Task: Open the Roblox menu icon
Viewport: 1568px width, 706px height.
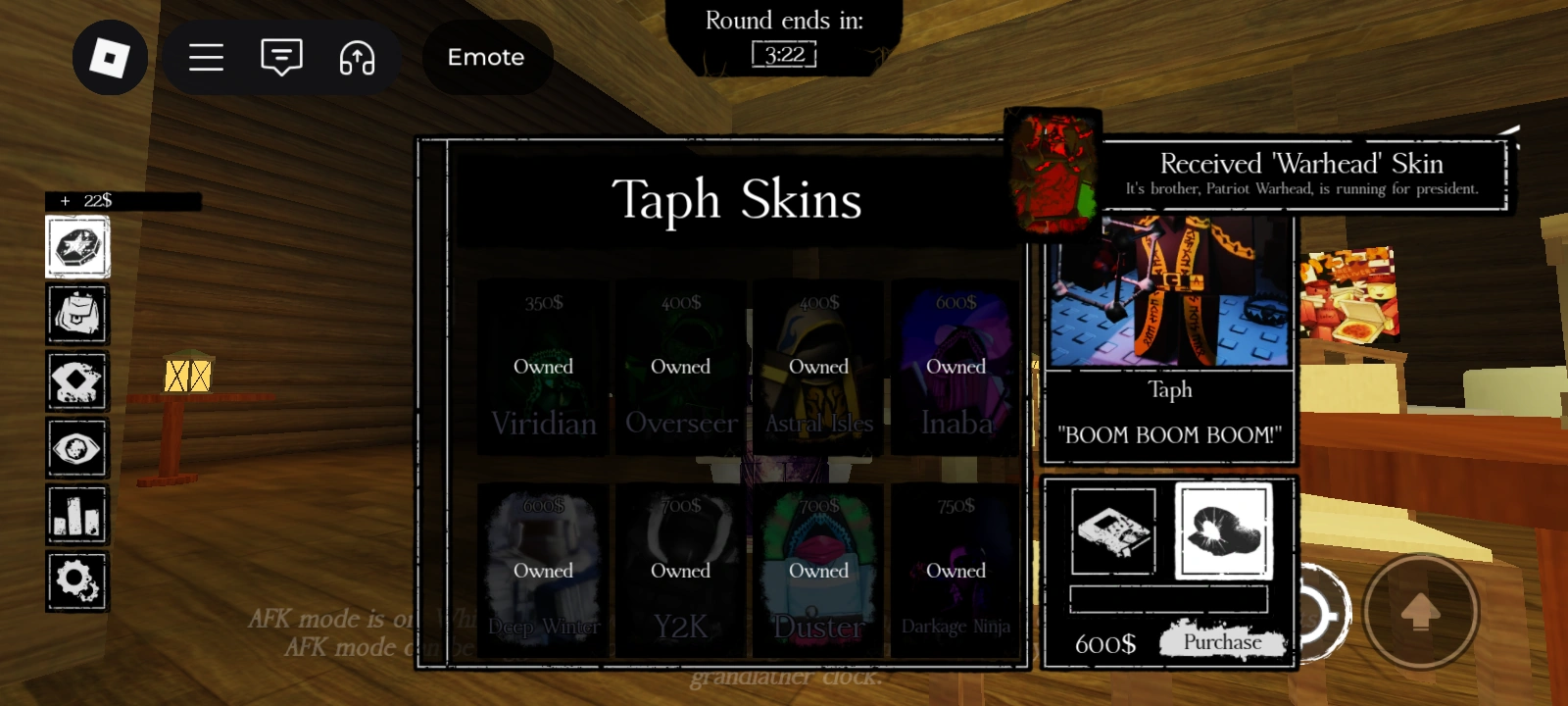Action: (x=110, y=58)
